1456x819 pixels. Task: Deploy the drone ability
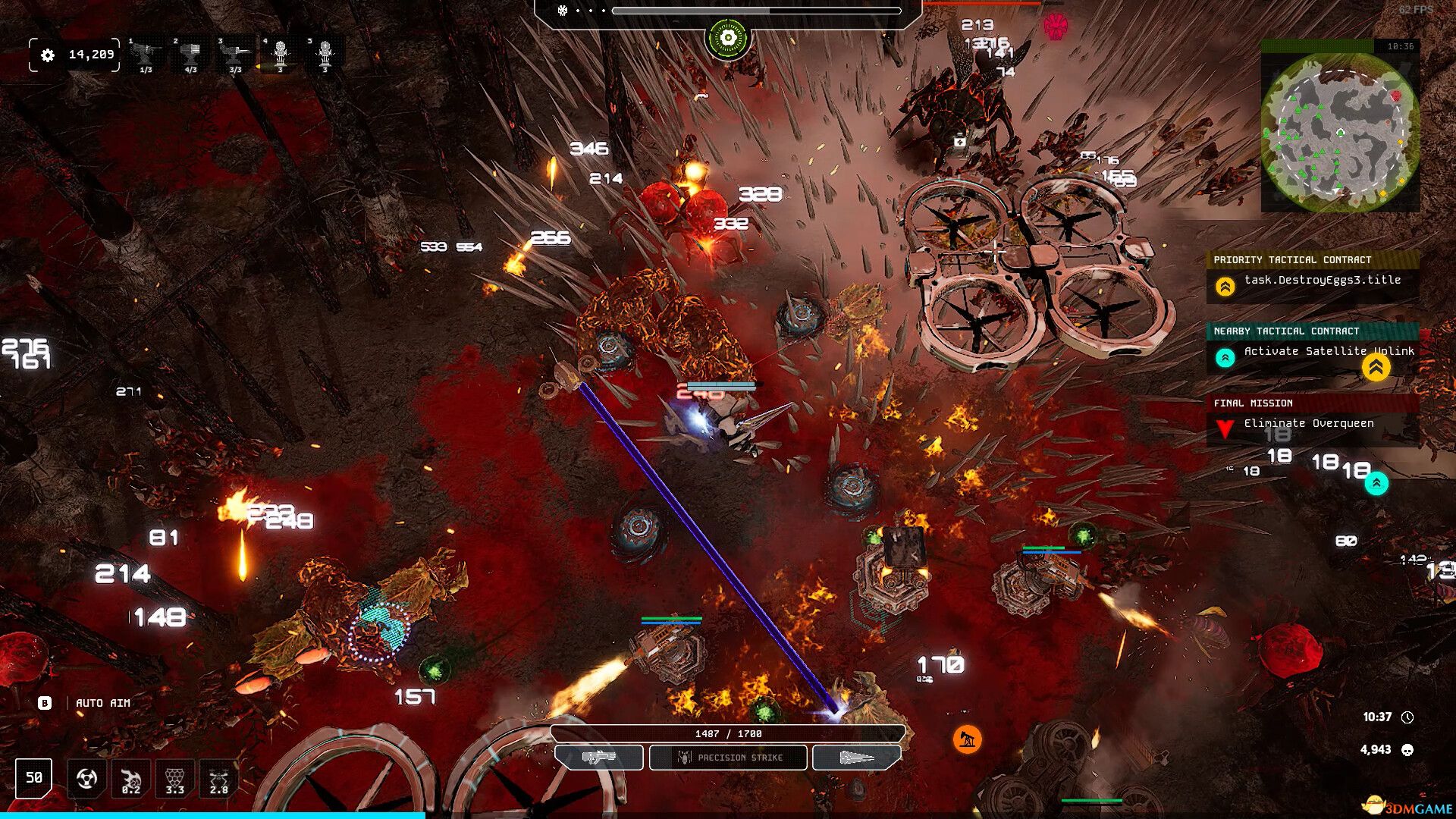(218, 779)
